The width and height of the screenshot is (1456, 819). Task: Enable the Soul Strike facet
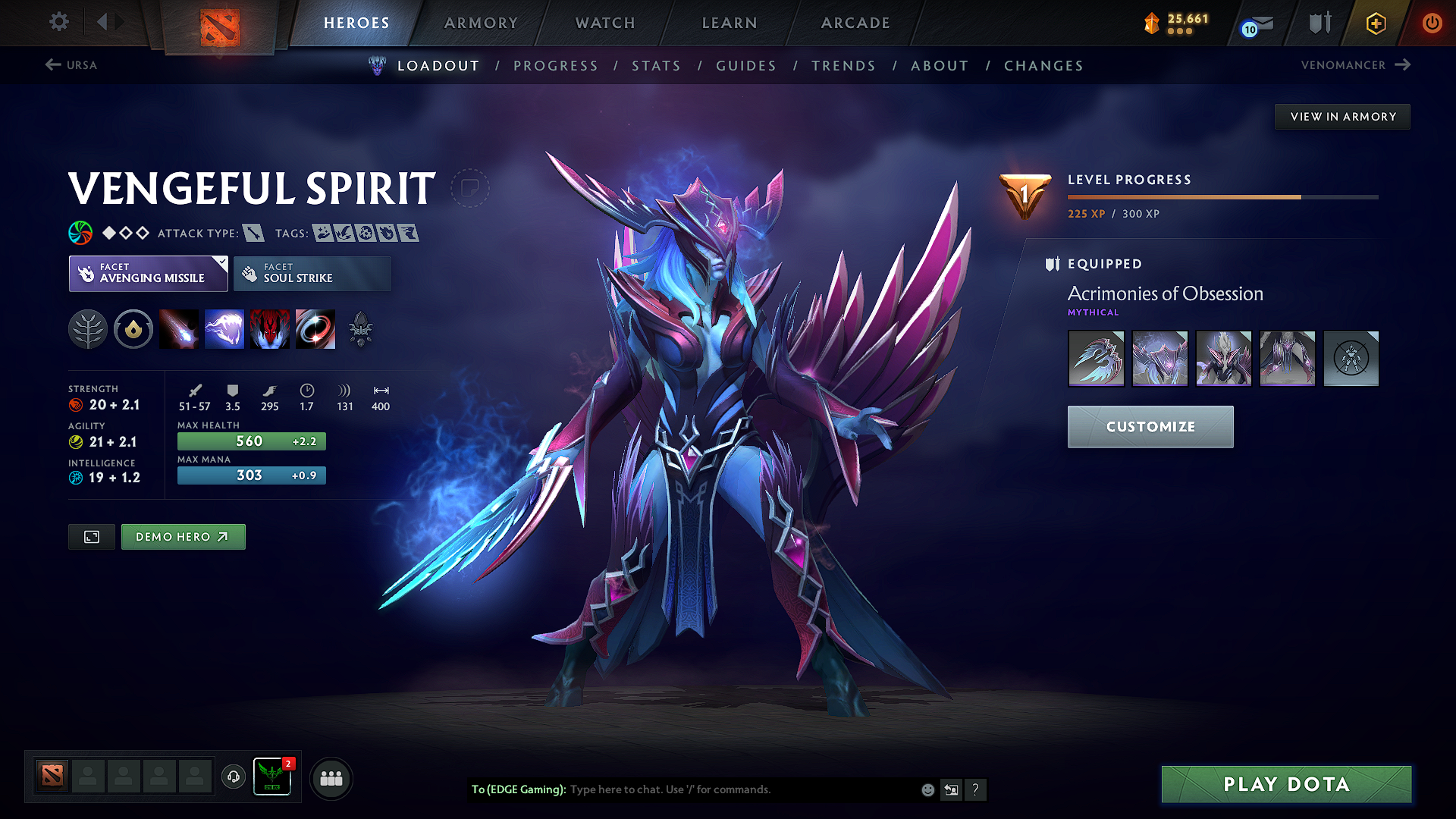coord(312,273)
